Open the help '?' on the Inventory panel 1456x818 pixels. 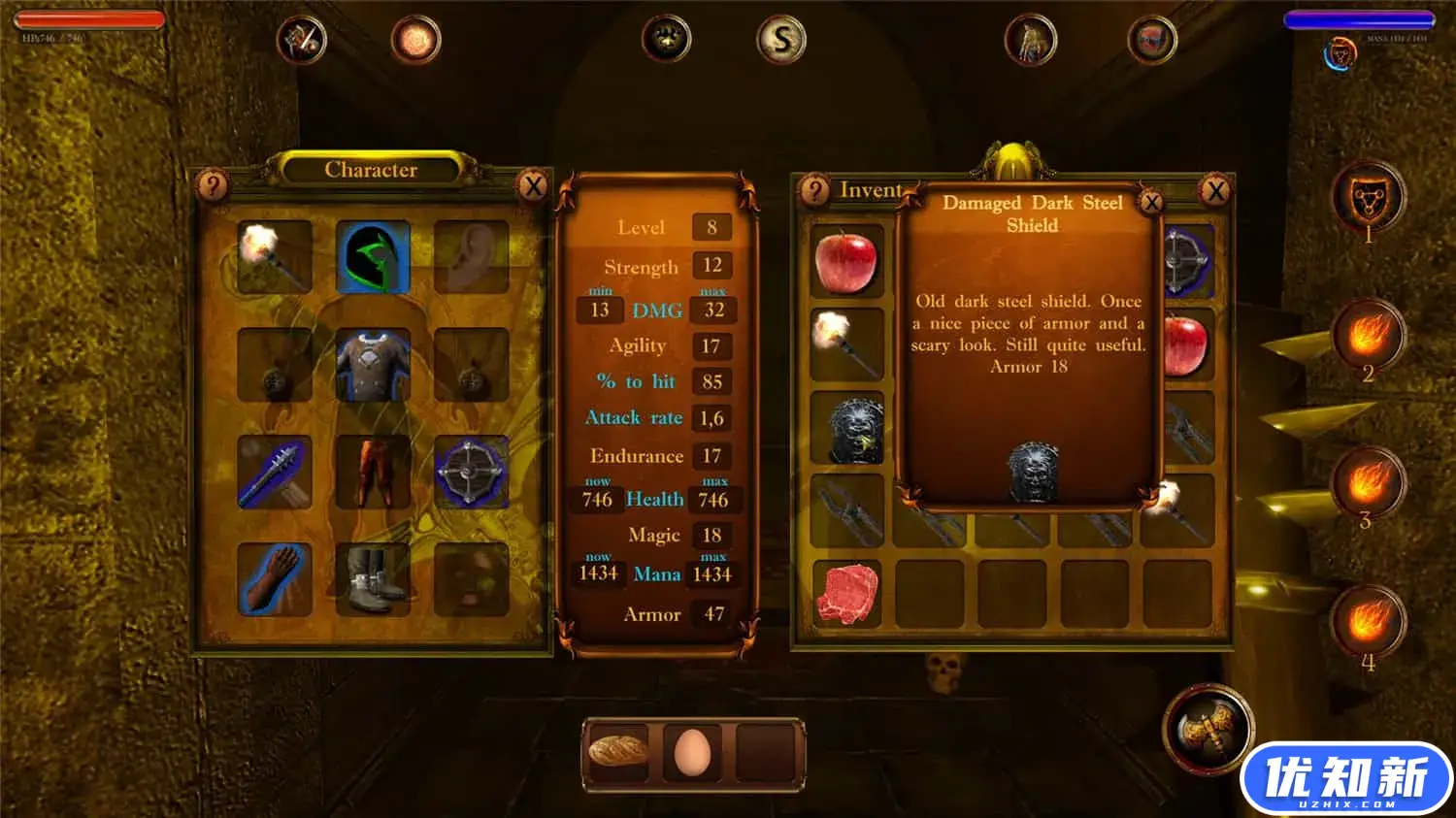(x=815, y=190)
